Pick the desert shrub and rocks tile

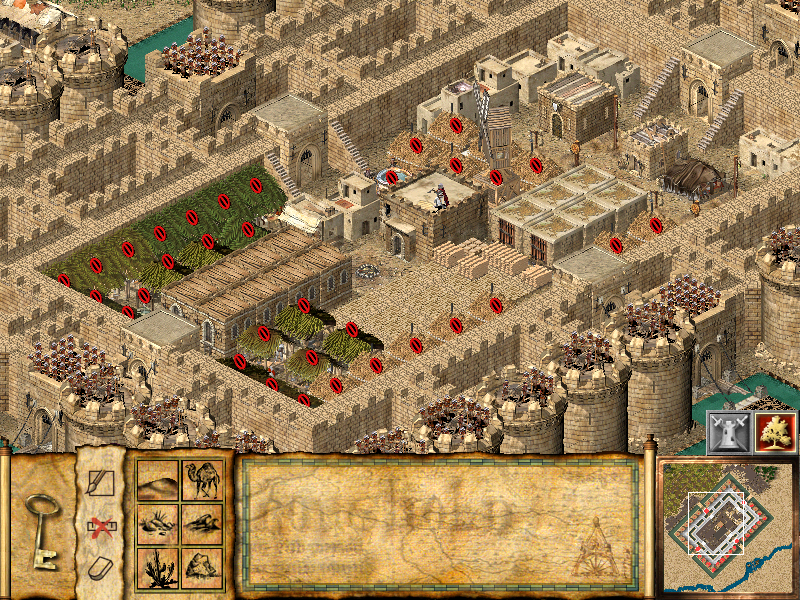click(158, 523)
